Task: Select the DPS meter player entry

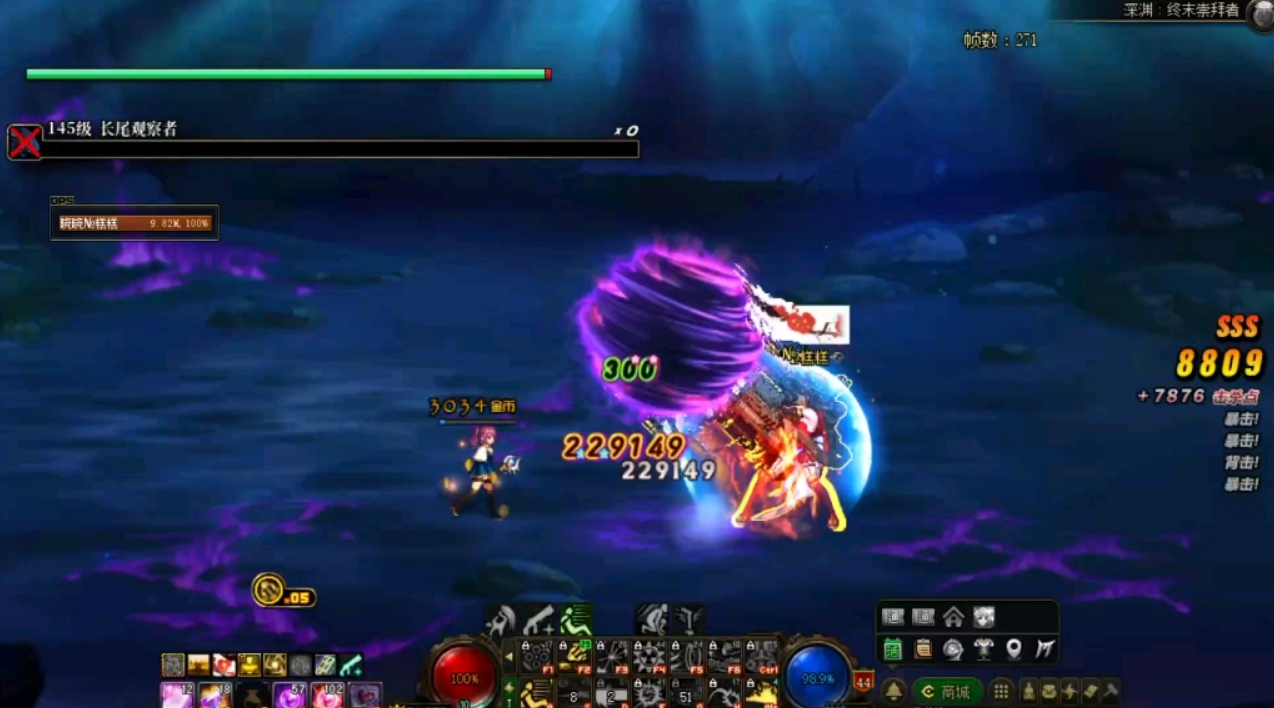Action: [x=134, y=223]
